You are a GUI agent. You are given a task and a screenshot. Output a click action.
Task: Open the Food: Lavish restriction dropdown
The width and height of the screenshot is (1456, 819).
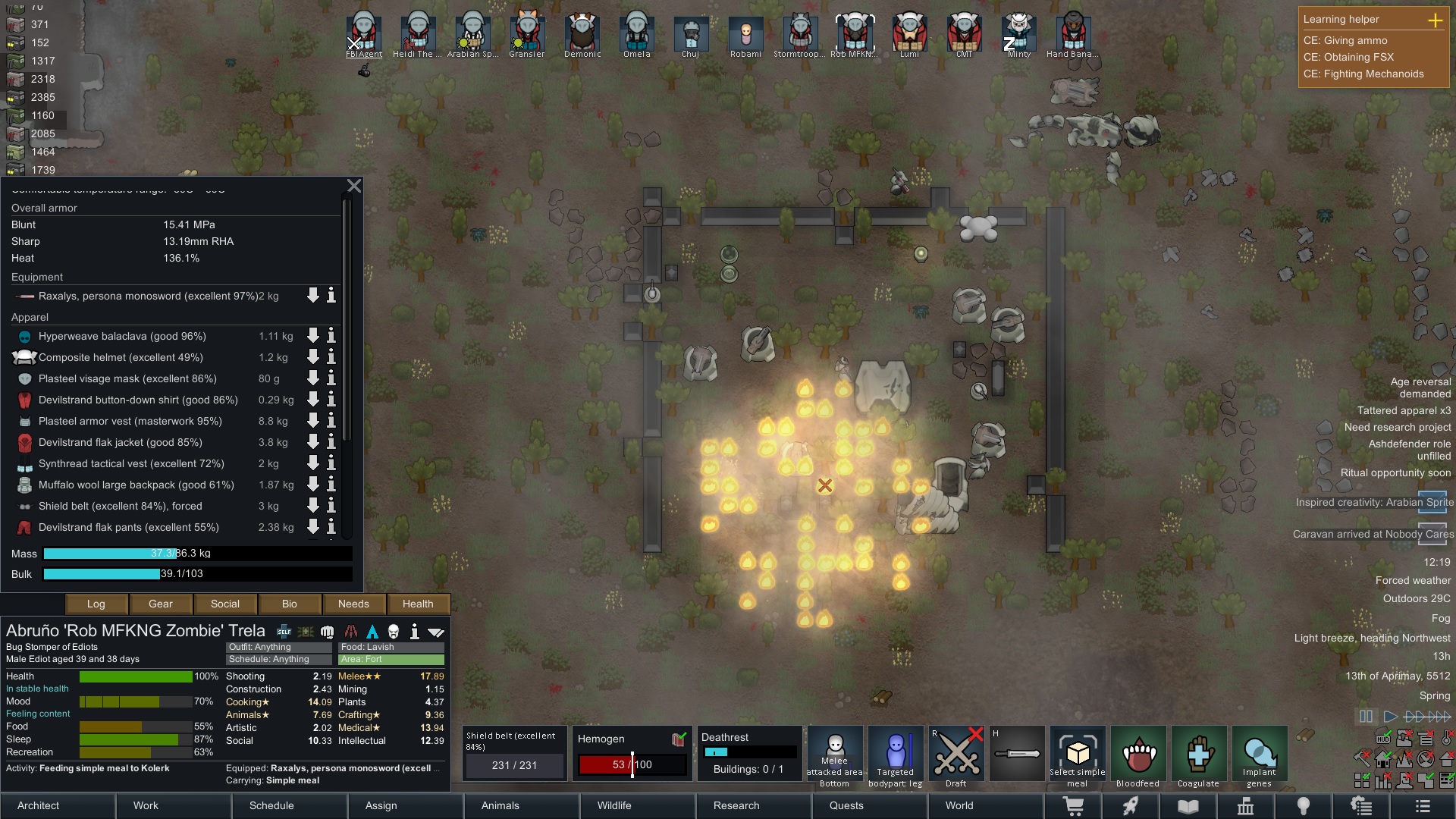(391, 647)
